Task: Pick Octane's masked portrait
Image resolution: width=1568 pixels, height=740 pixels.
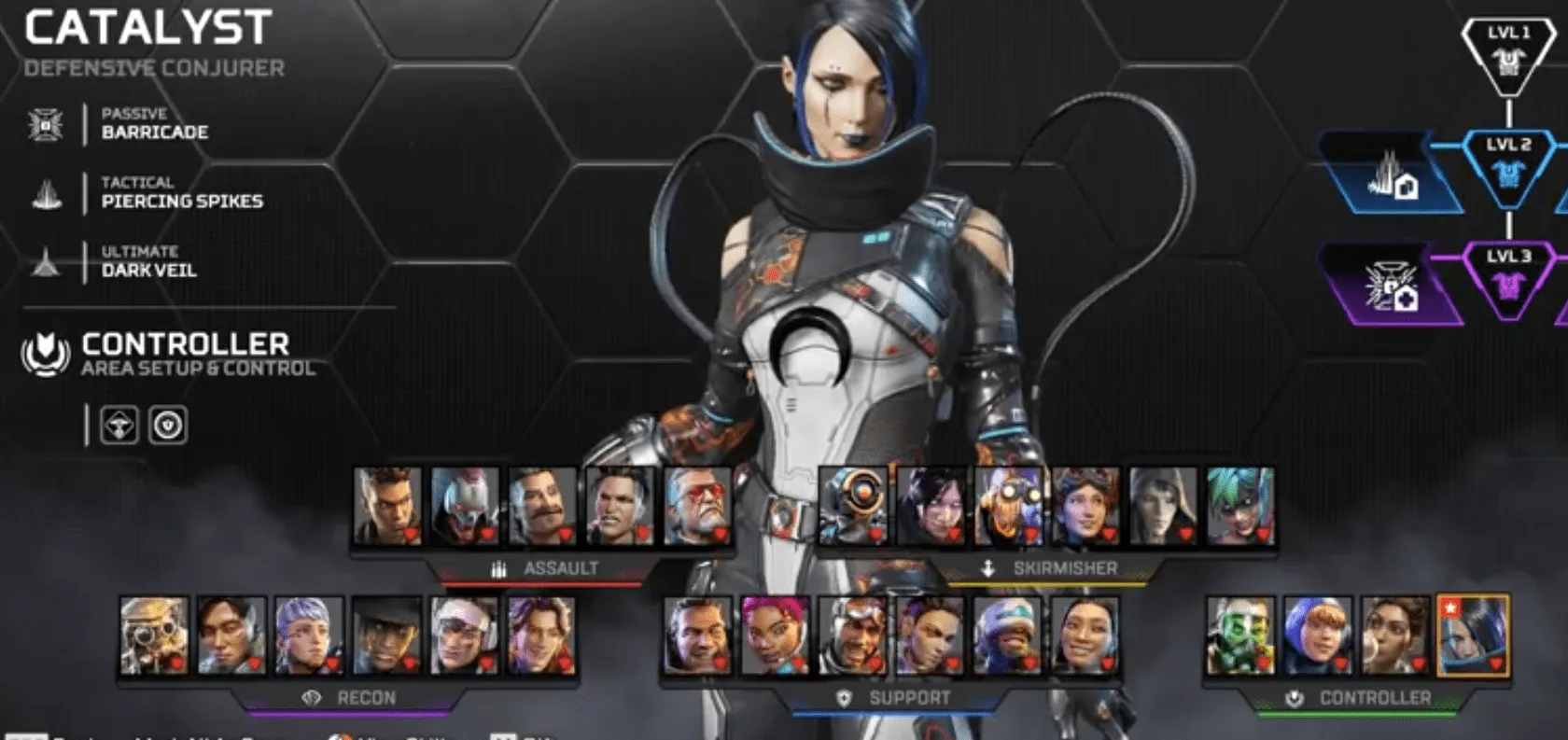Action: click(x=1007, y=506)
